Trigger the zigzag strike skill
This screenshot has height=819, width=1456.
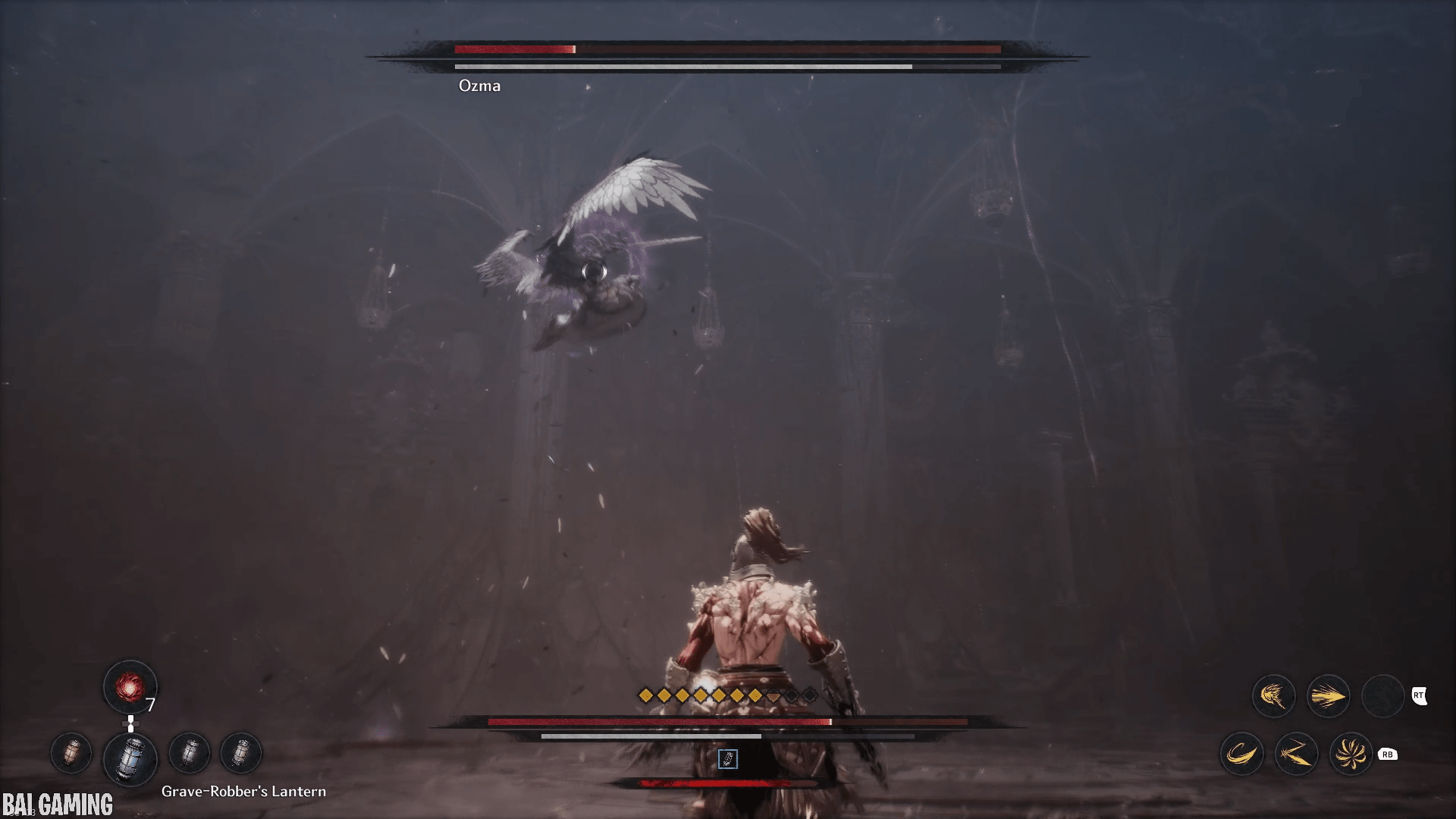coord(1296,754)
